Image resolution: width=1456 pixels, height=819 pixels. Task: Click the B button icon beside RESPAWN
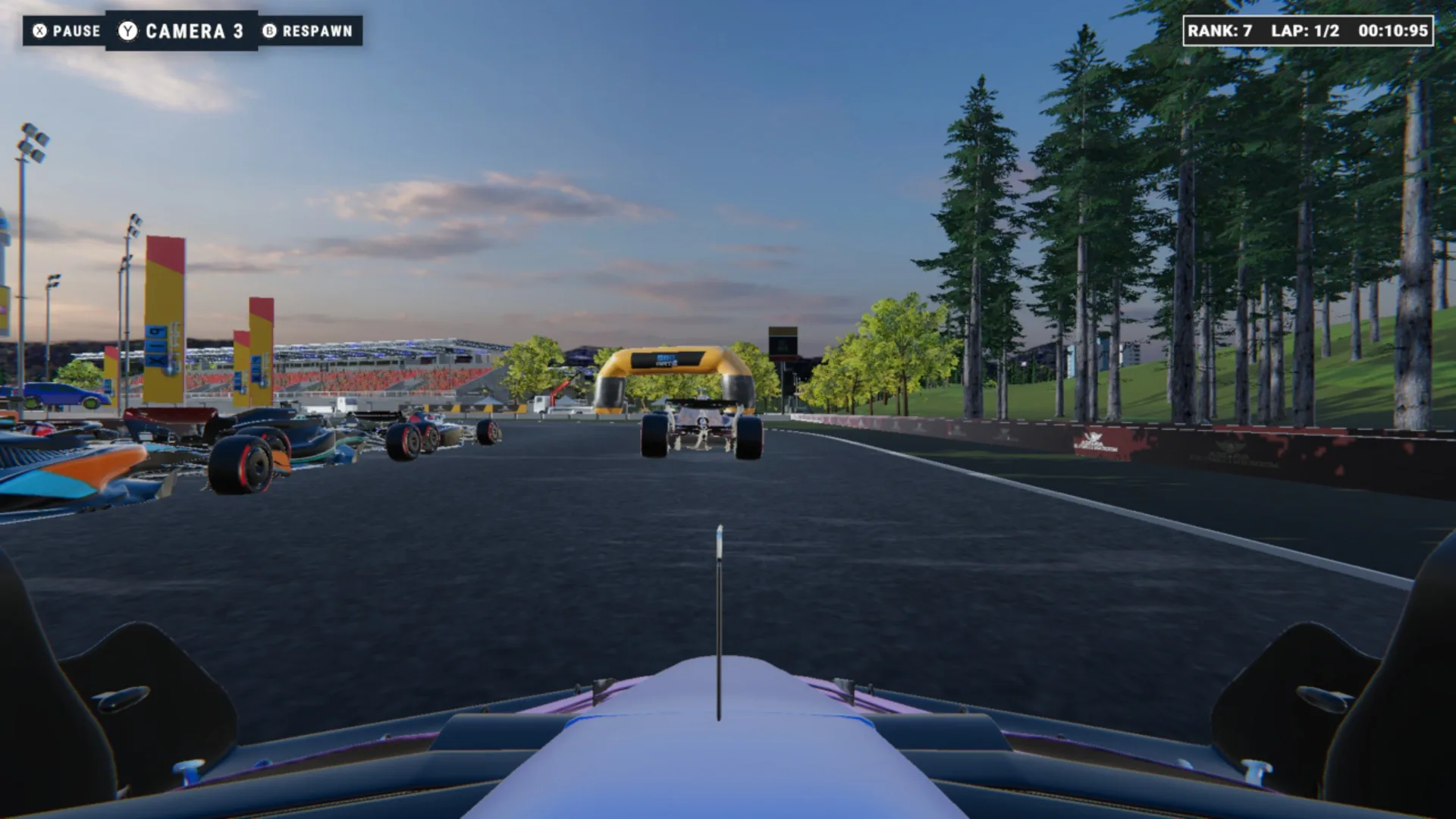[x=268, y=31]
